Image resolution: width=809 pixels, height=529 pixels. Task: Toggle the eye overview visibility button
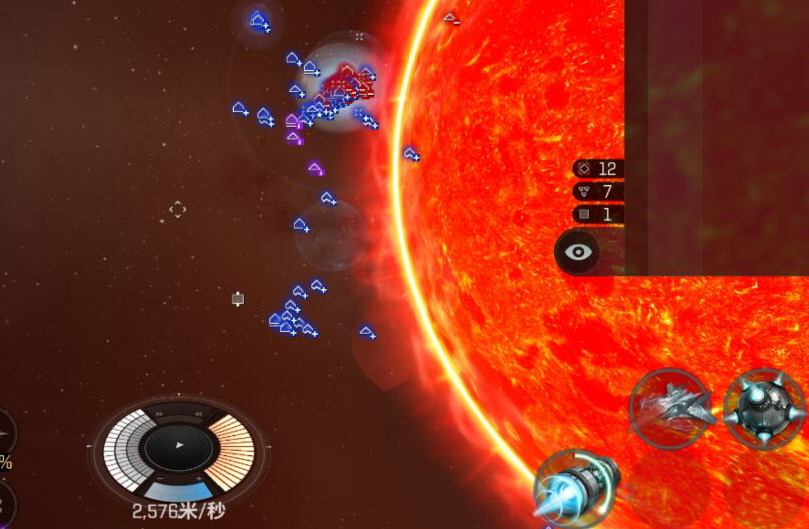579,252
